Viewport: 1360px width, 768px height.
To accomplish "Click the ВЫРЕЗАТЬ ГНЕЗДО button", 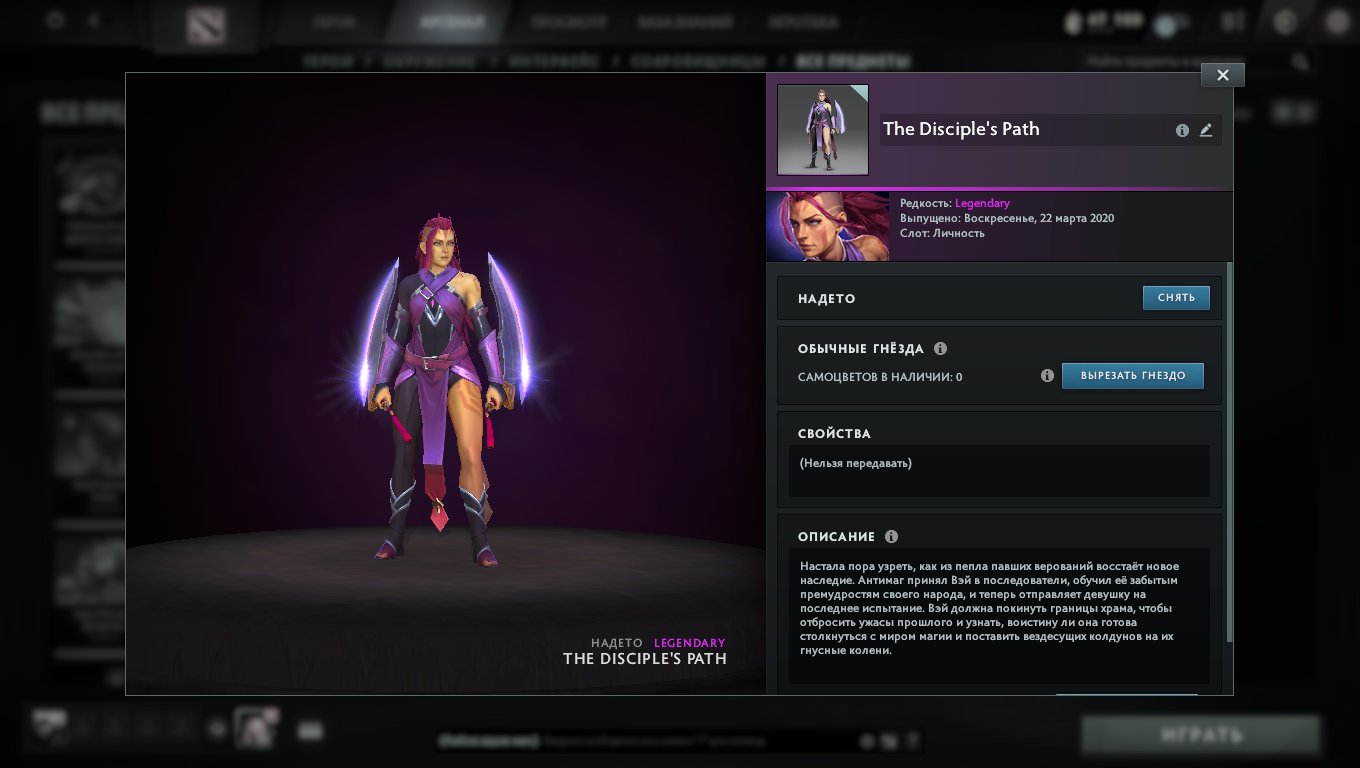I will pos(1132,376).
